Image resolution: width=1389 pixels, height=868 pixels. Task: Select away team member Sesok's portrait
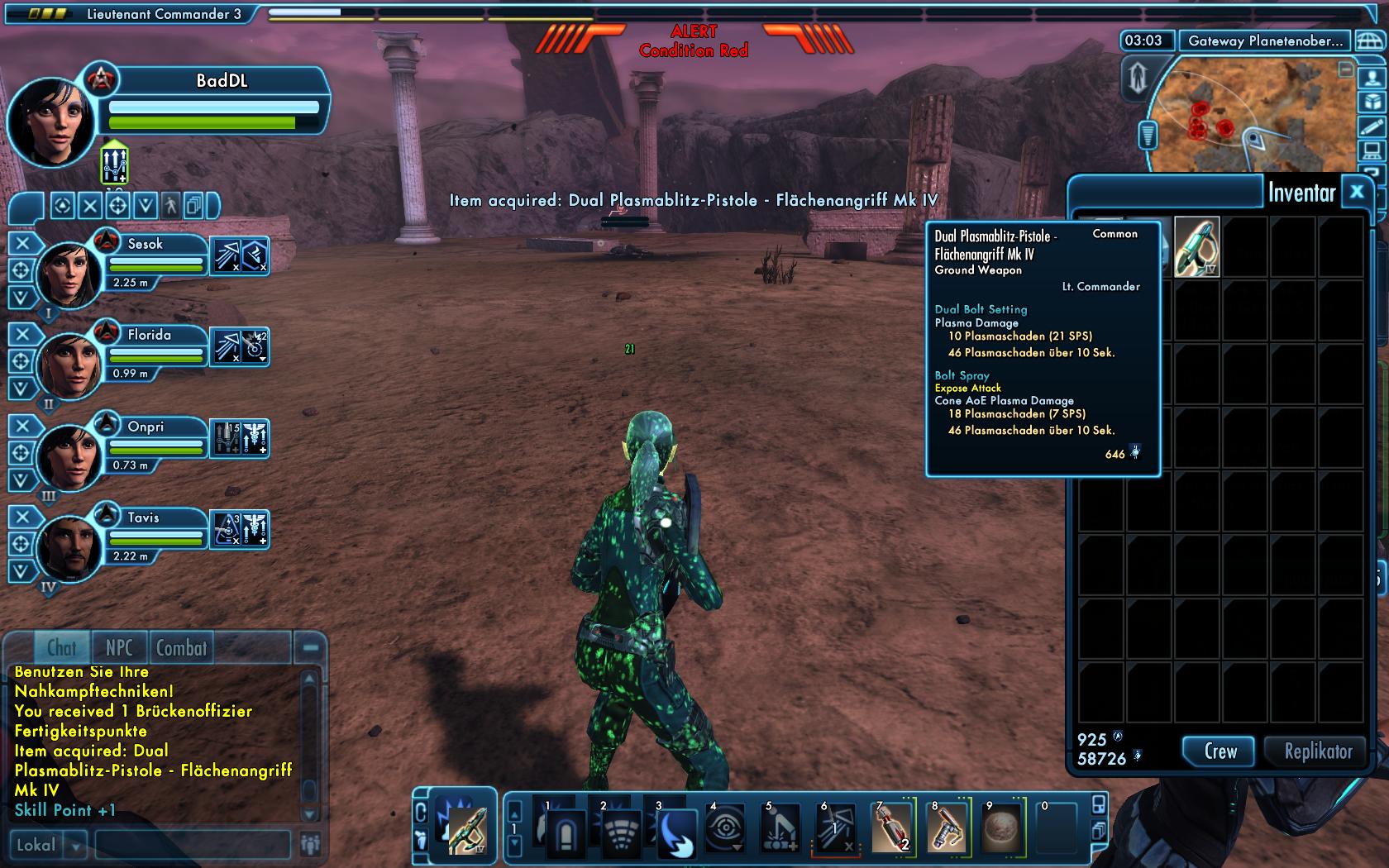coord(69,273)
